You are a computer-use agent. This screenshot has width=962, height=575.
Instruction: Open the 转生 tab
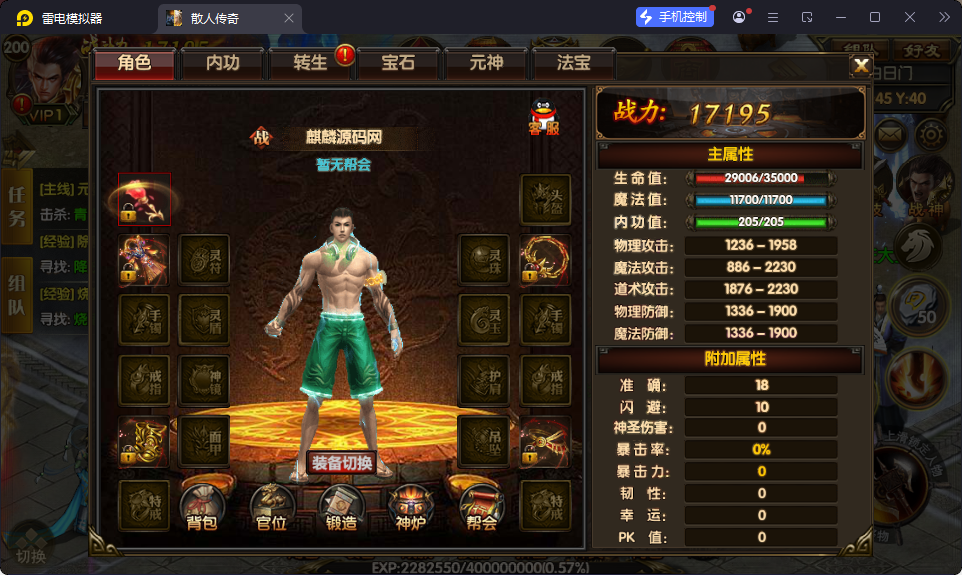(x=310, y=63)
